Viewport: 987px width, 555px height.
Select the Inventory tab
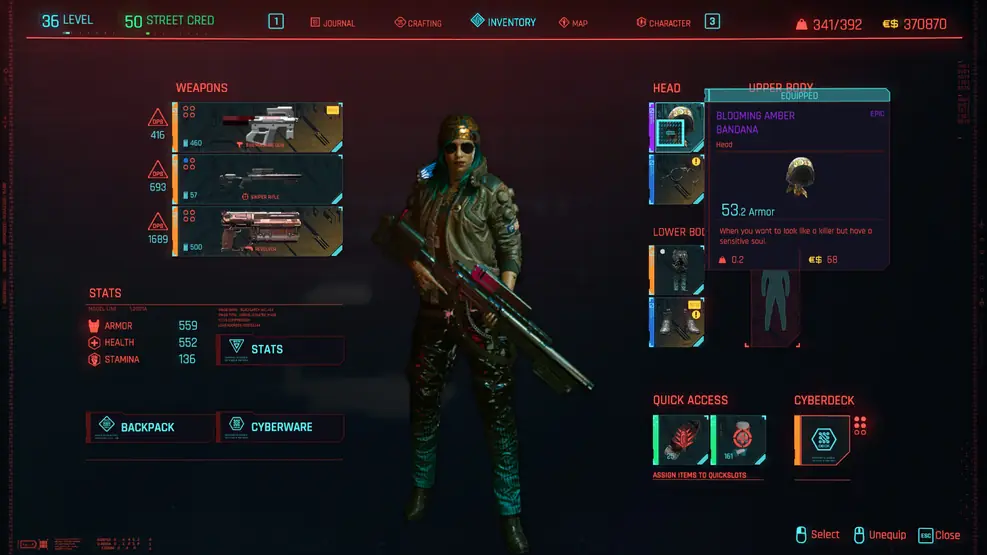click(x=504, y=22)
